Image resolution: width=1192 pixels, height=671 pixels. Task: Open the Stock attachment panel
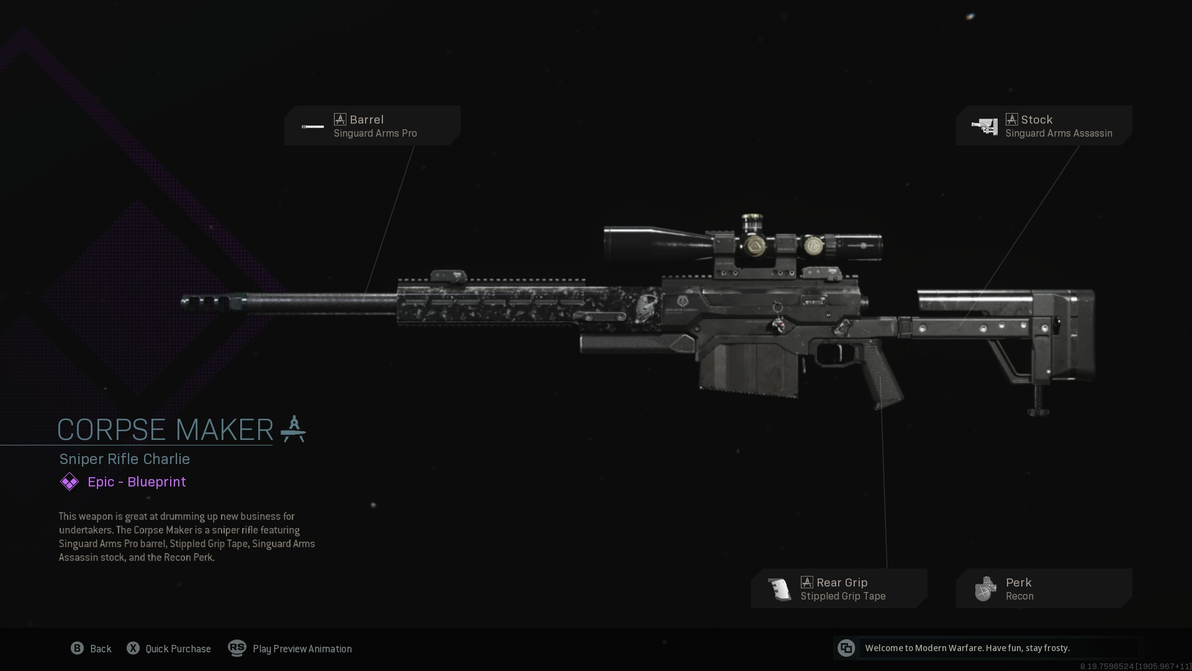(1044, 126)
